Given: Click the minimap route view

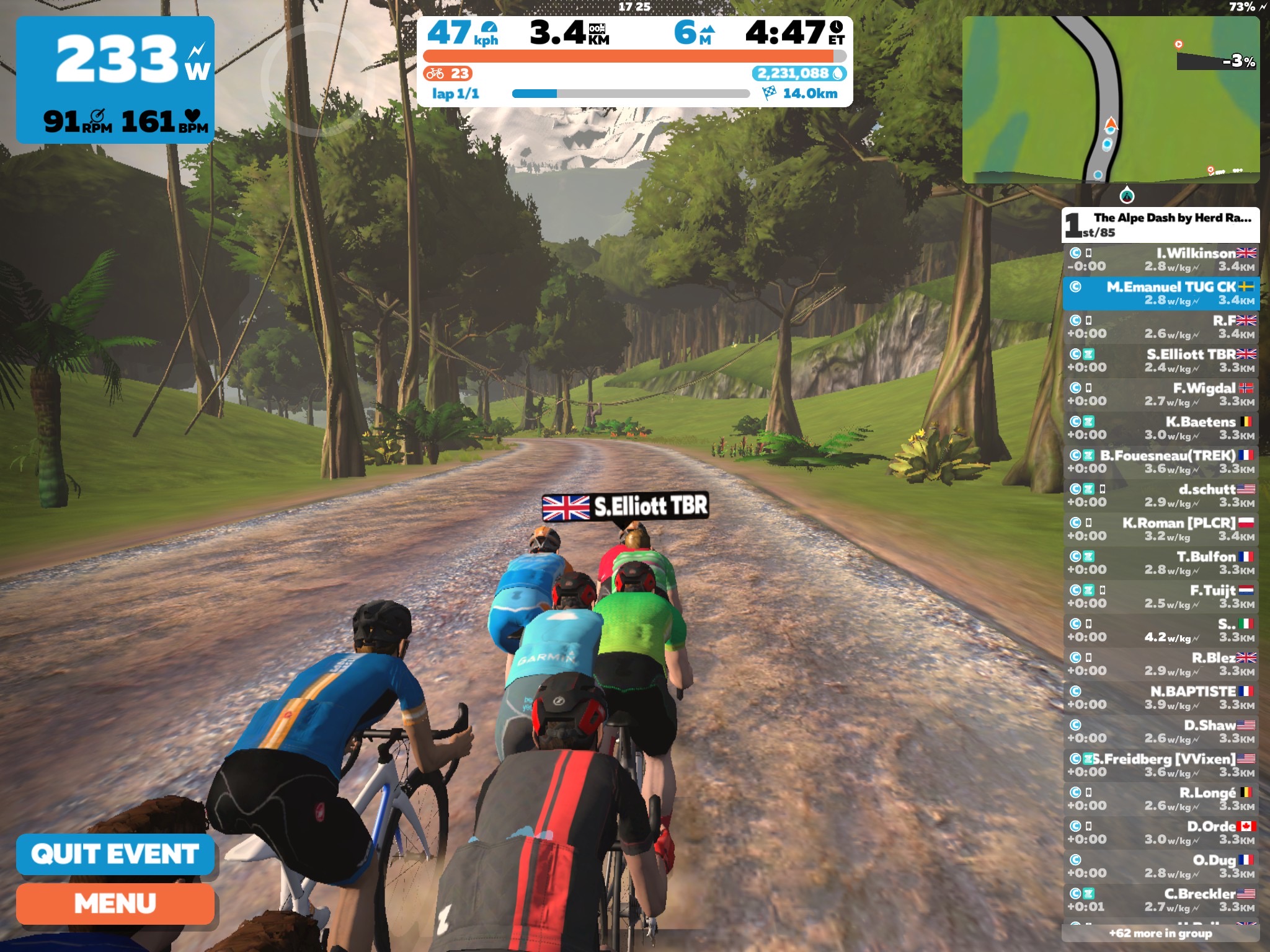Looking at the screenshot, I should click(1110, 99).
